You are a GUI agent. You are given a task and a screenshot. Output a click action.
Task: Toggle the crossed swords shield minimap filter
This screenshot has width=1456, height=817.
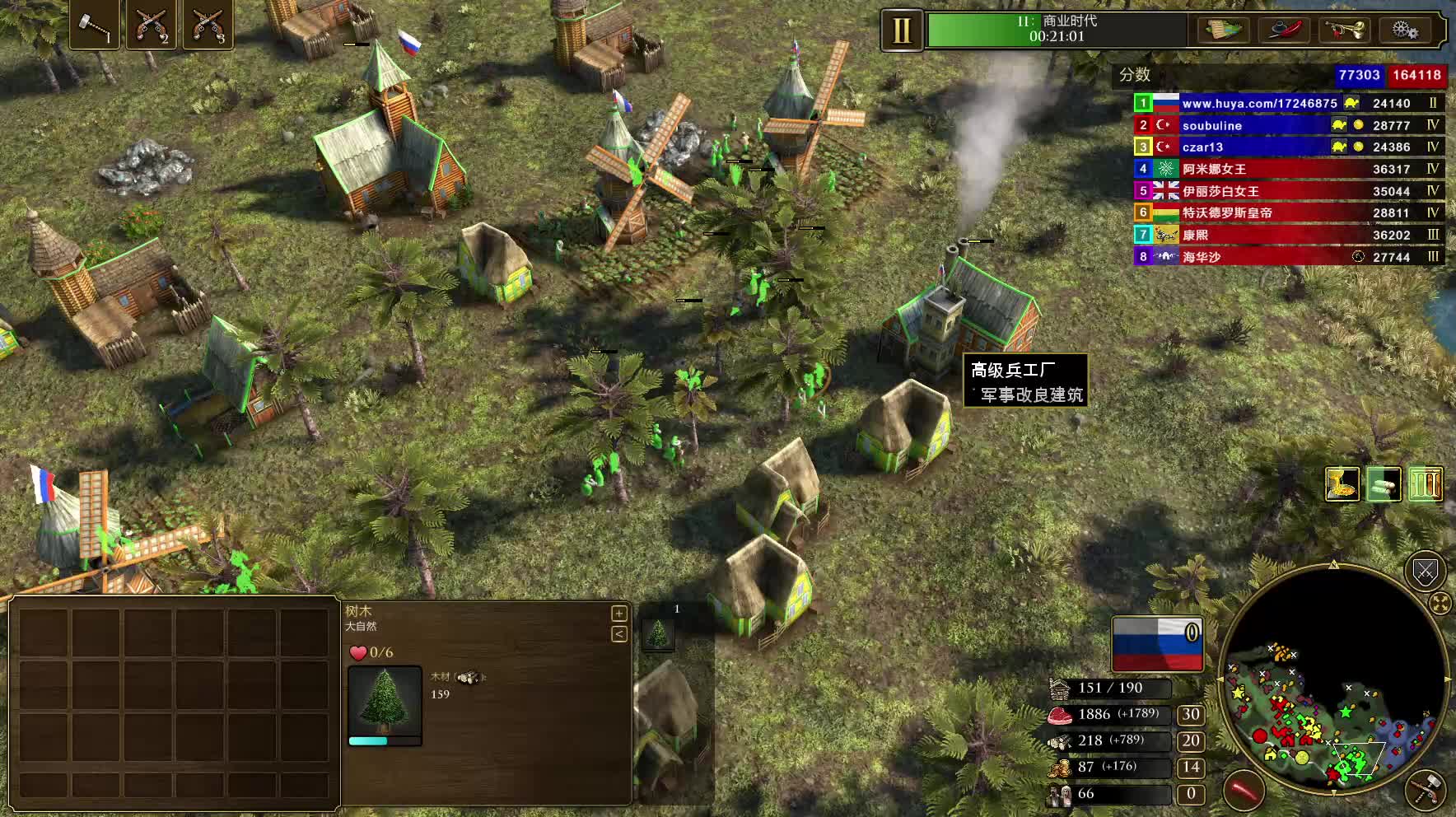pyautogui.click(x=1425, y=571)
